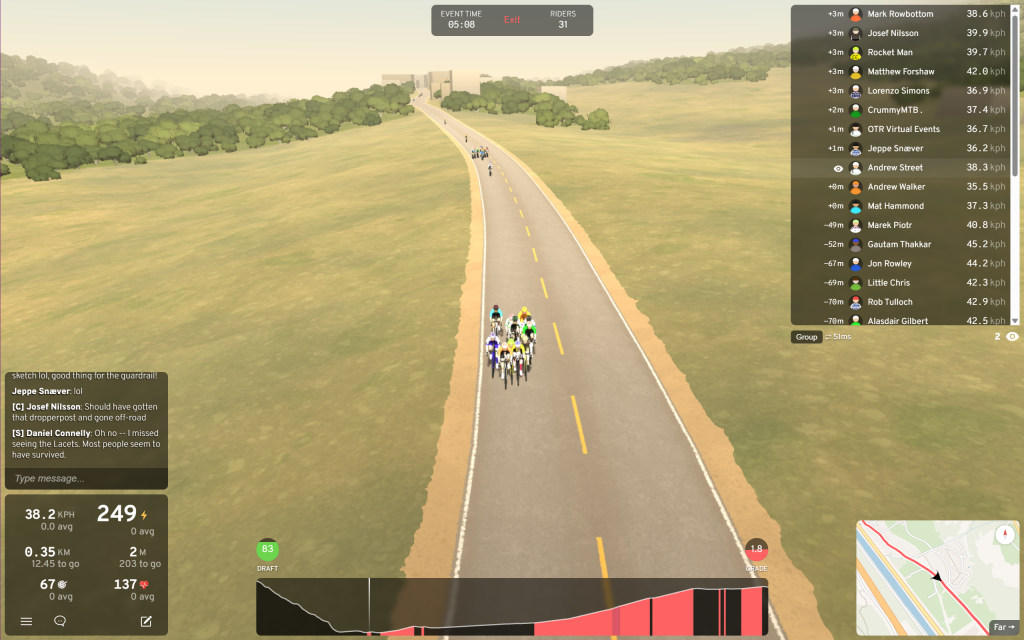Click the Group button below rider list

[x=807, y=337]
